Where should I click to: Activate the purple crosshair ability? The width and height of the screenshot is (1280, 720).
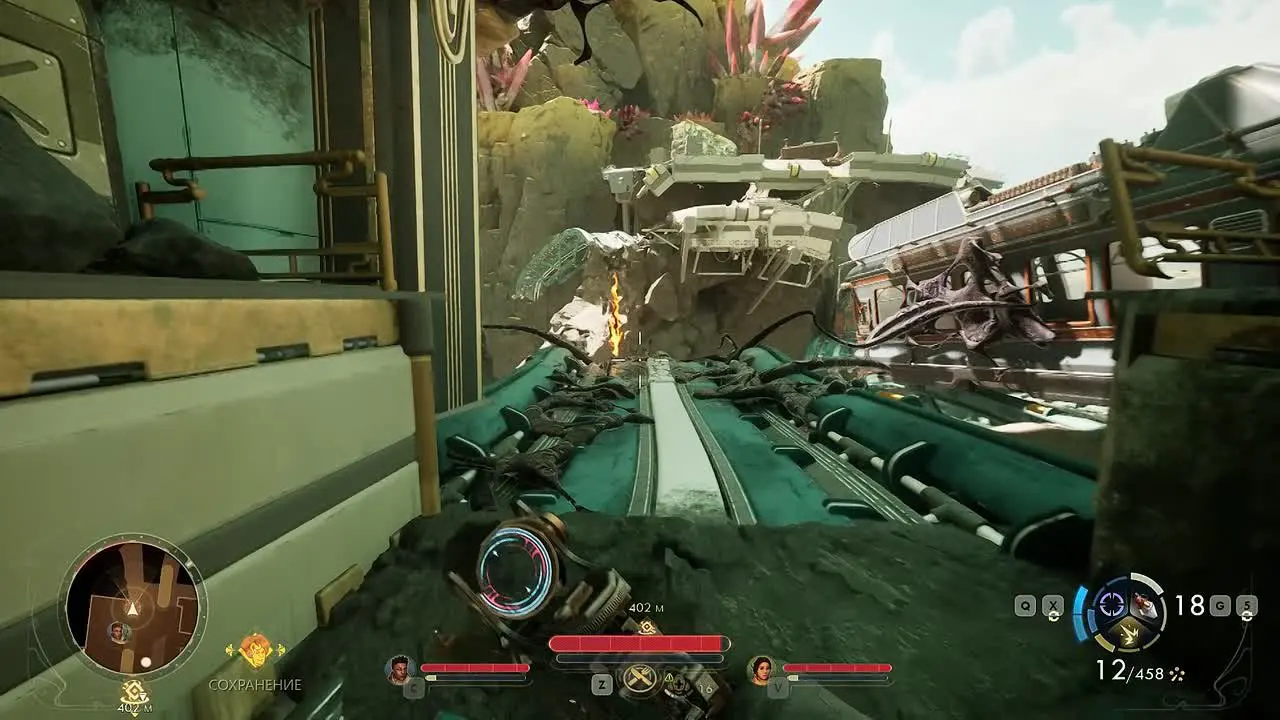pyautogui.click(x=1110, y=602)
